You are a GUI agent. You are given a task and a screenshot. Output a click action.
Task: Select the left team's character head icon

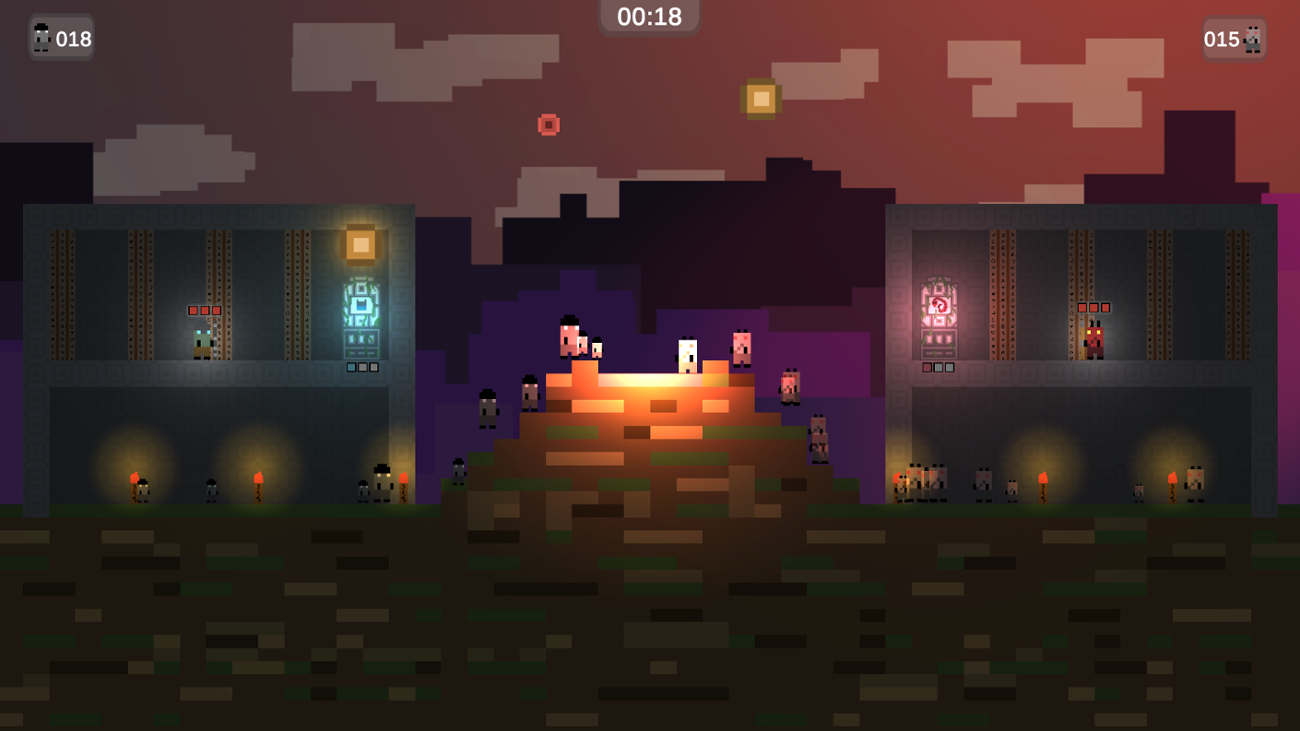(x=42, y=38)
